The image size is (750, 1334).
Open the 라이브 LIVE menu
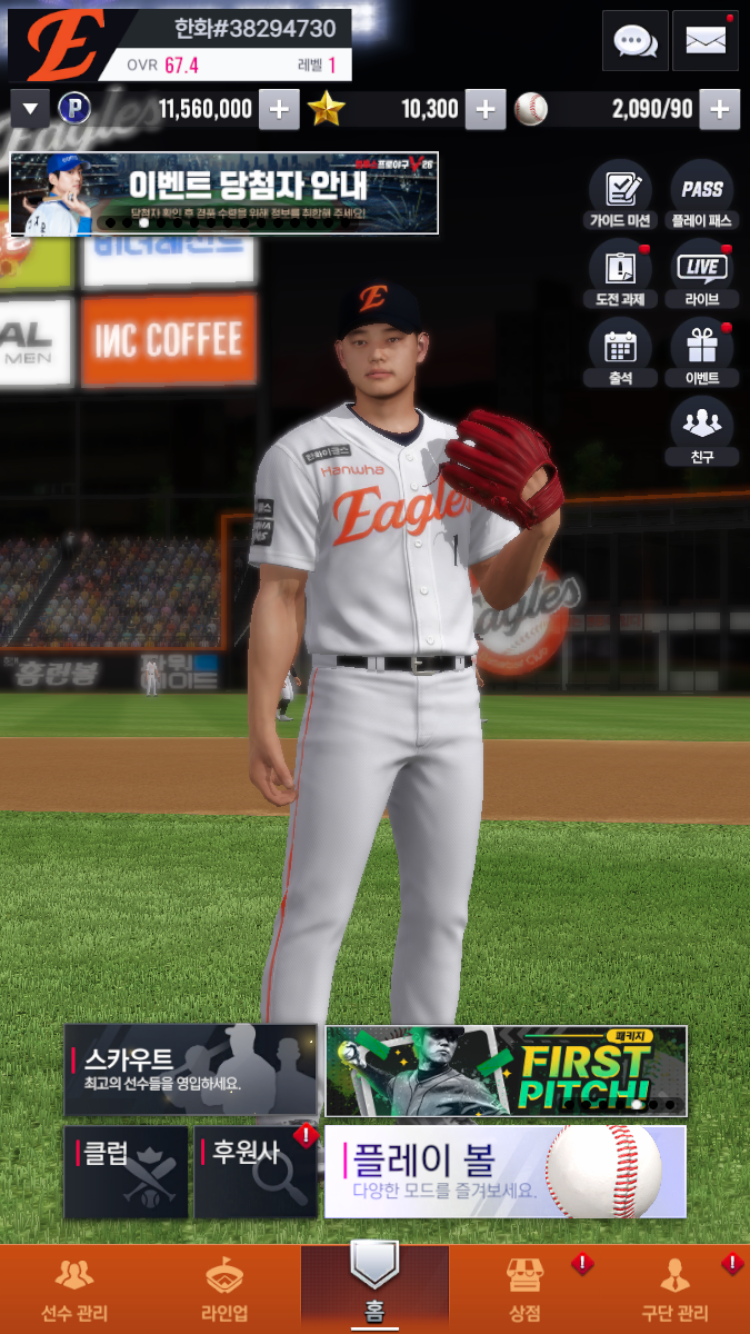[702, 274]
